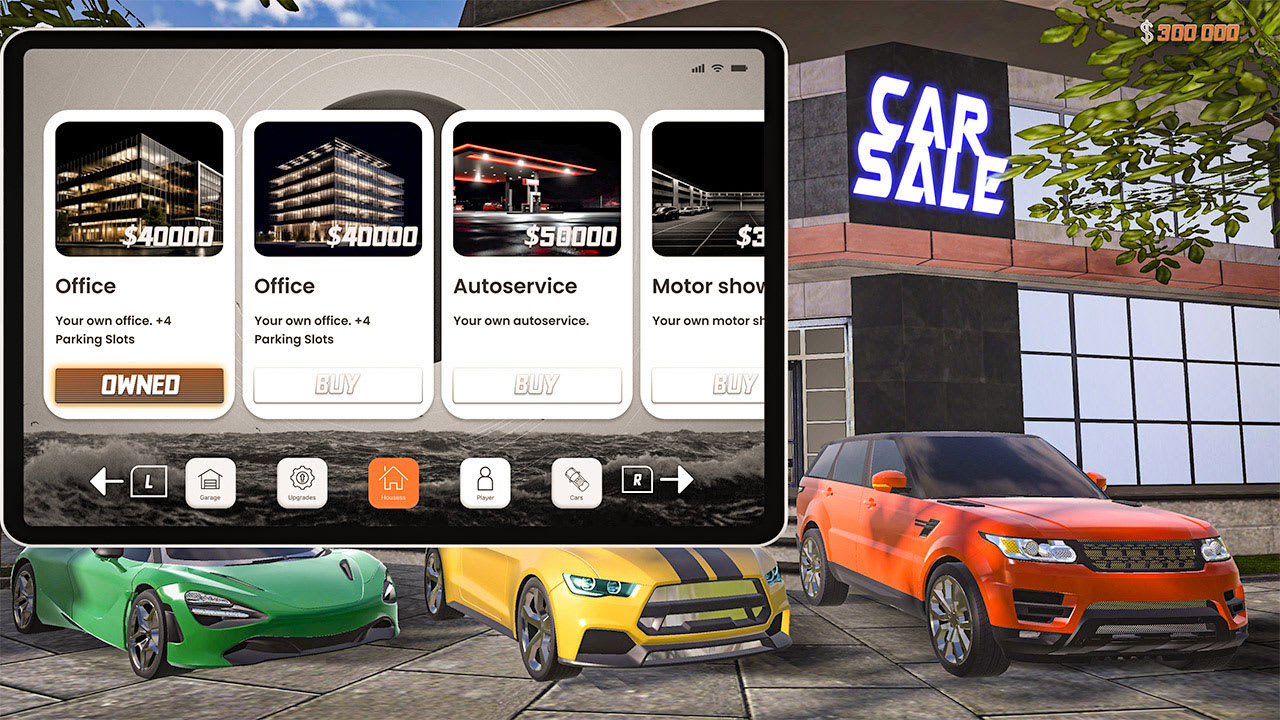1280x720 pixels.
Task: Click the left arrow to browse categories
Action: coord(106,480)
